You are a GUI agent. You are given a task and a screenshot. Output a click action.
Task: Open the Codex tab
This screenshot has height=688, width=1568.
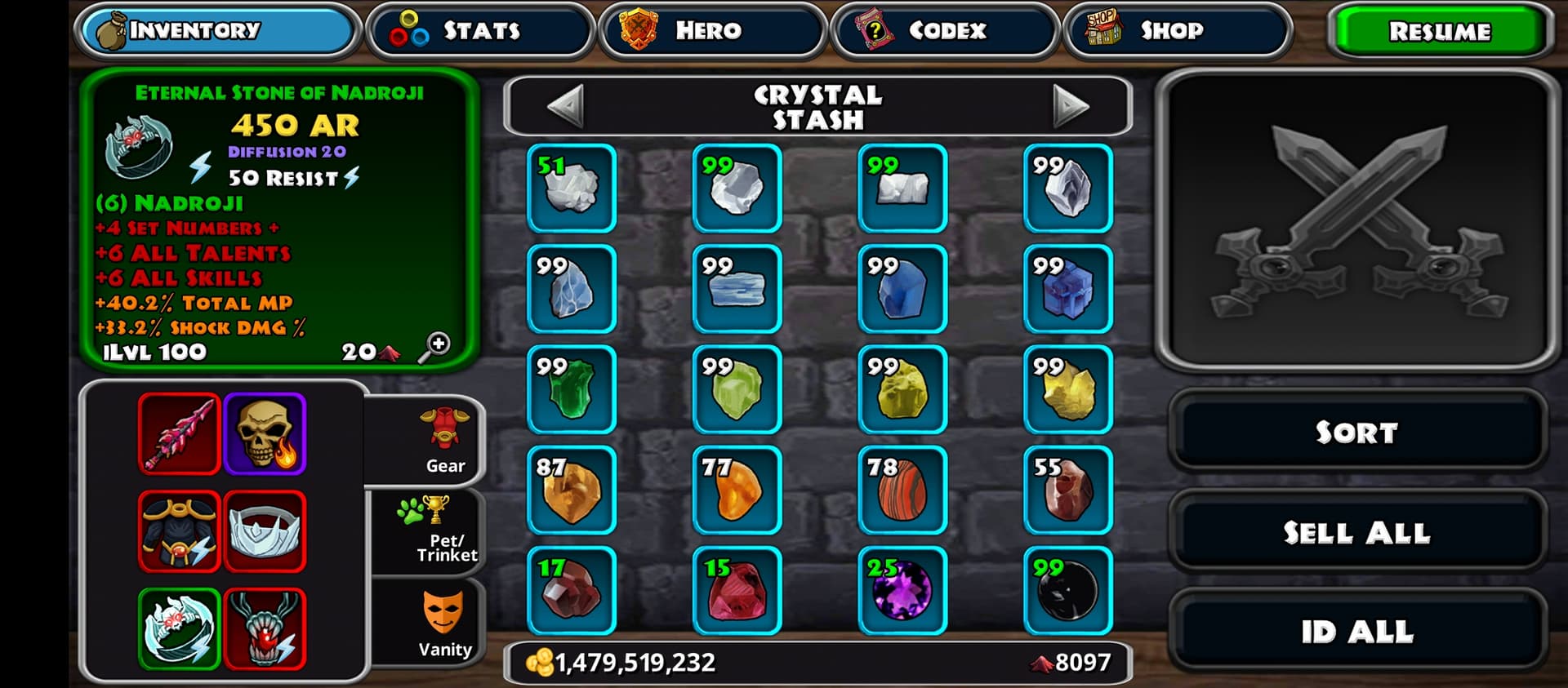(944, 31)
